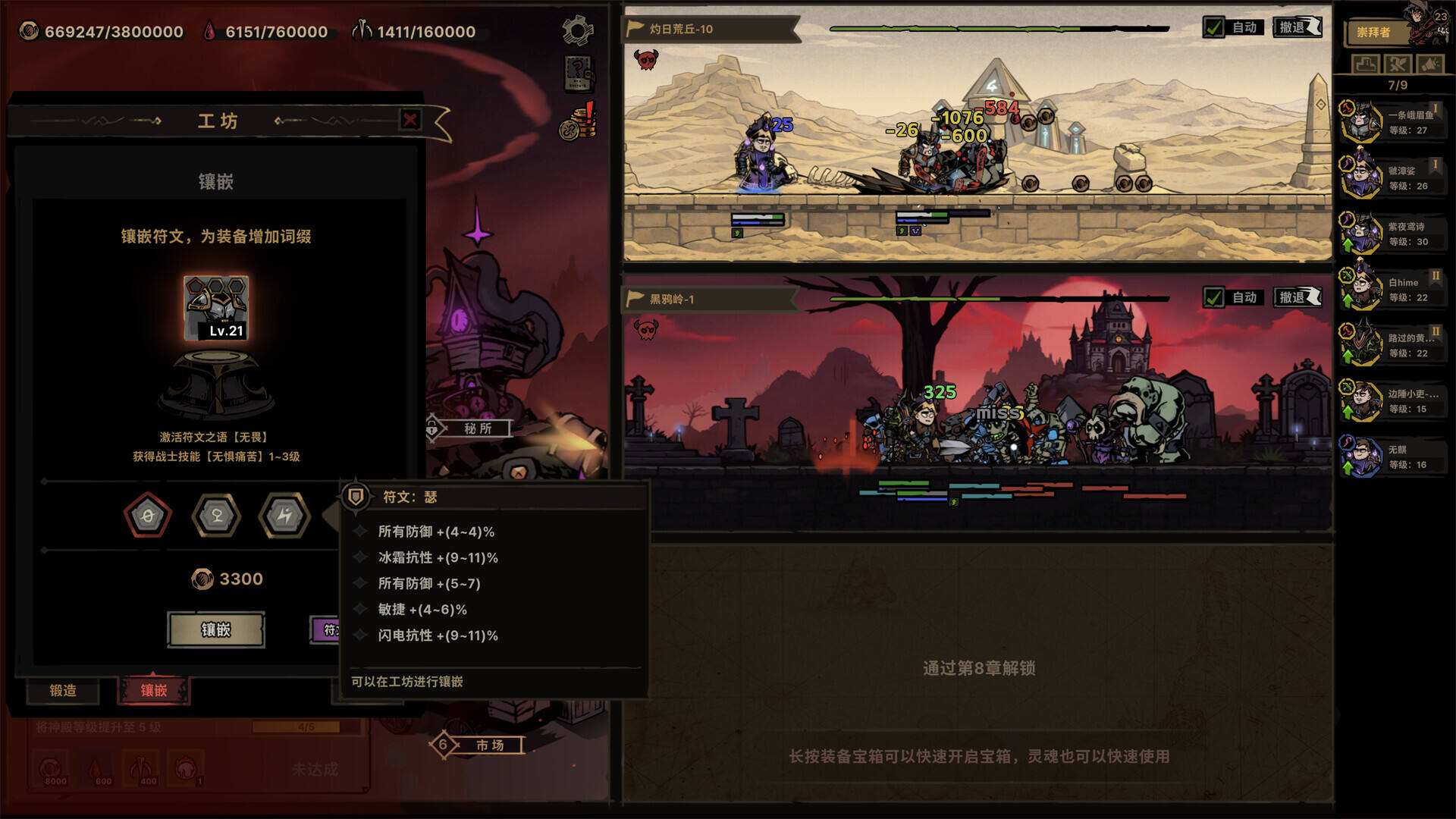The height and width of the screenshot is (819, 1456).
Task: Open the question mark help book
Action: (x=578, y=74)
